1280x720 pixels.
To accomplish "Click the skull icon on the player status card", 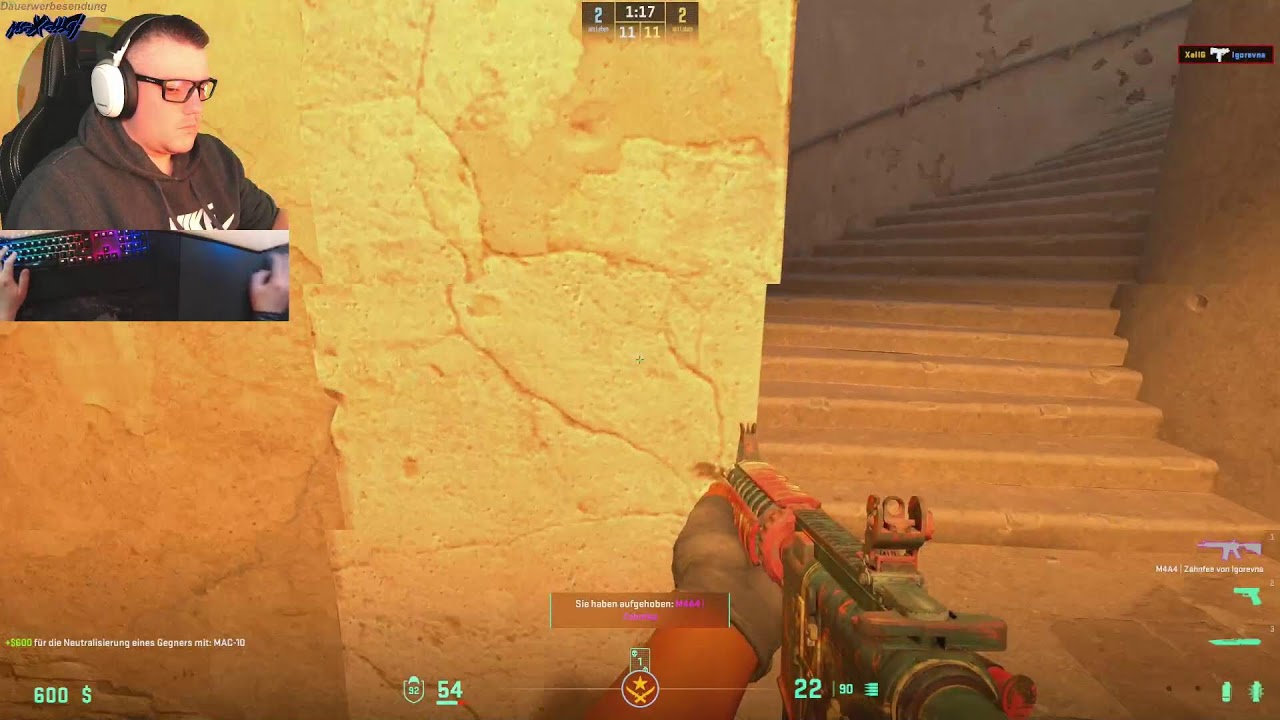I will (634, 655).
